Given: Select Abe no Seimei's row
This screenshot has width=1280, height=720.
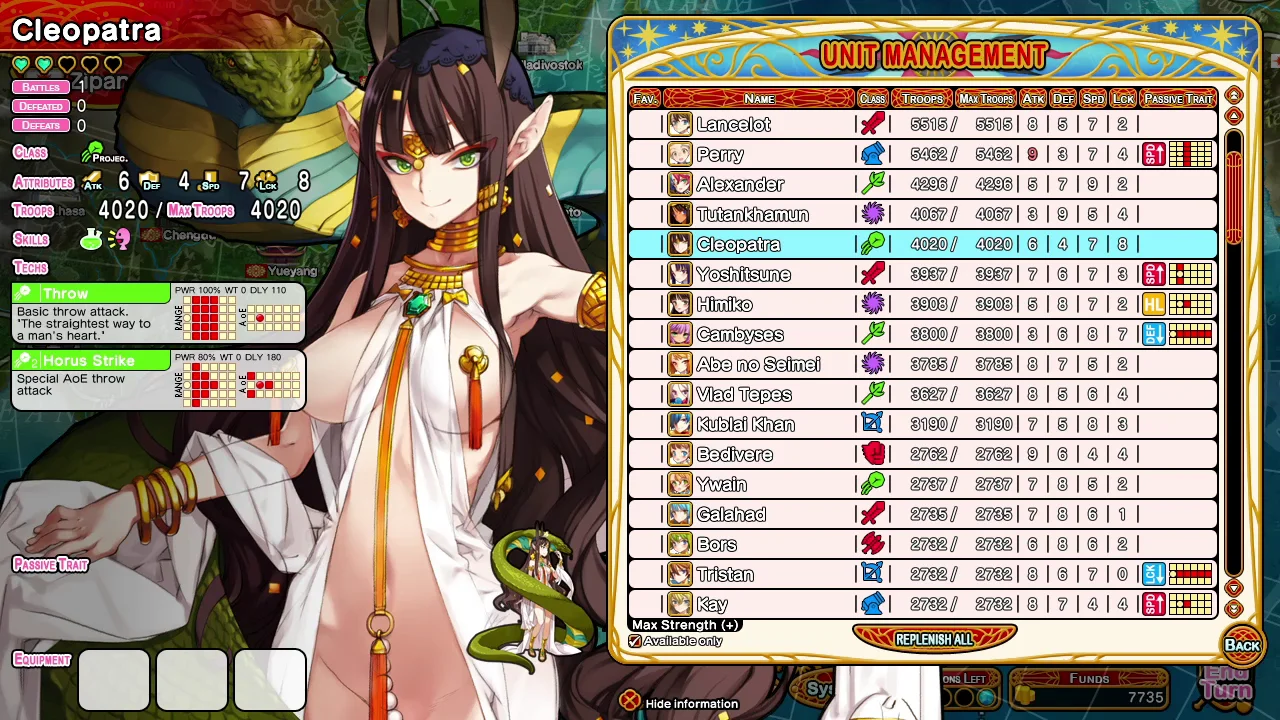Looking at the screenshot, I should click(x=758, y=365).
